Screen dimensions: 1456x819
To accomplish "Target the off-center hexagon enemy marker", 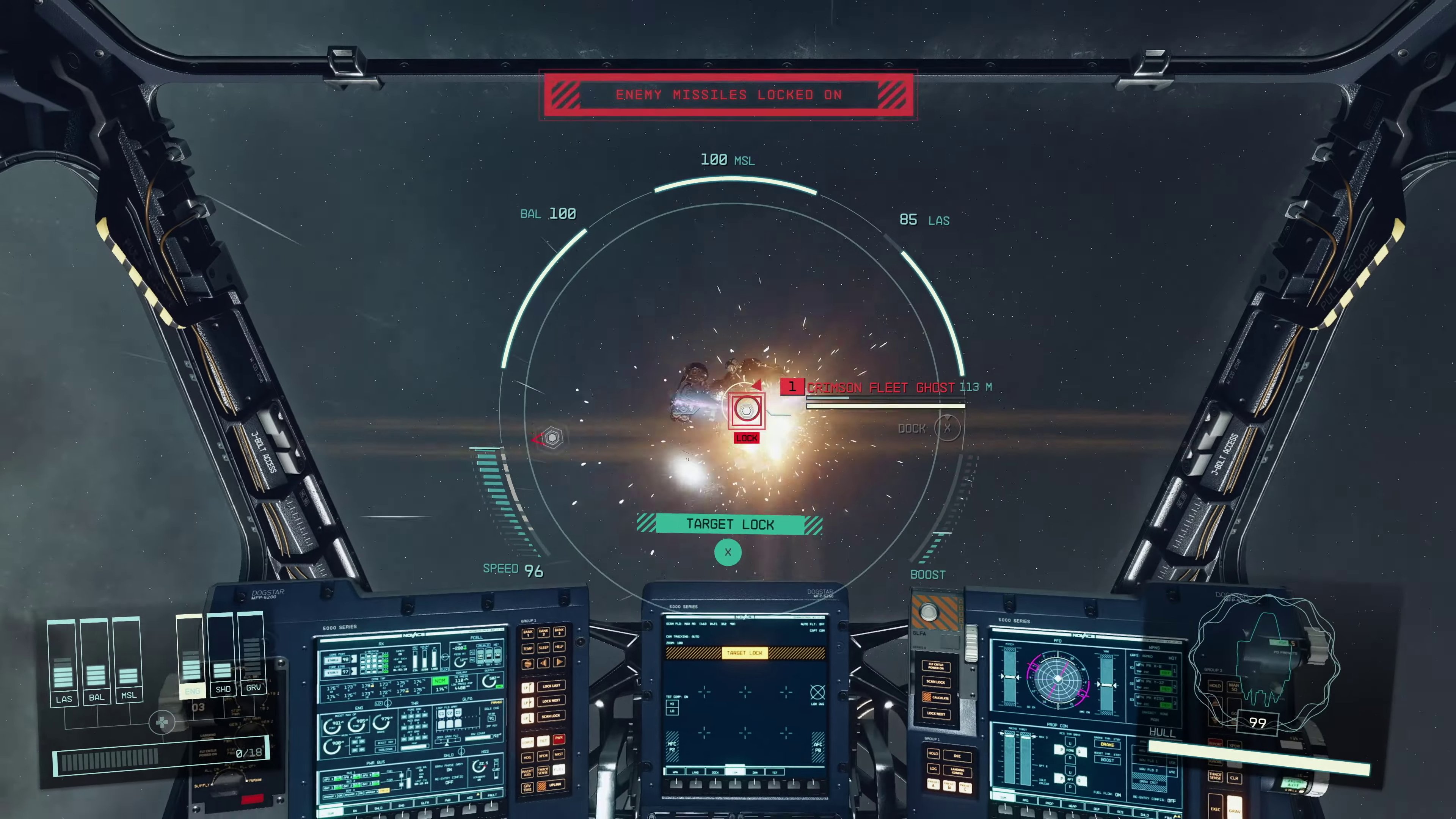I will tap(552, 438).
